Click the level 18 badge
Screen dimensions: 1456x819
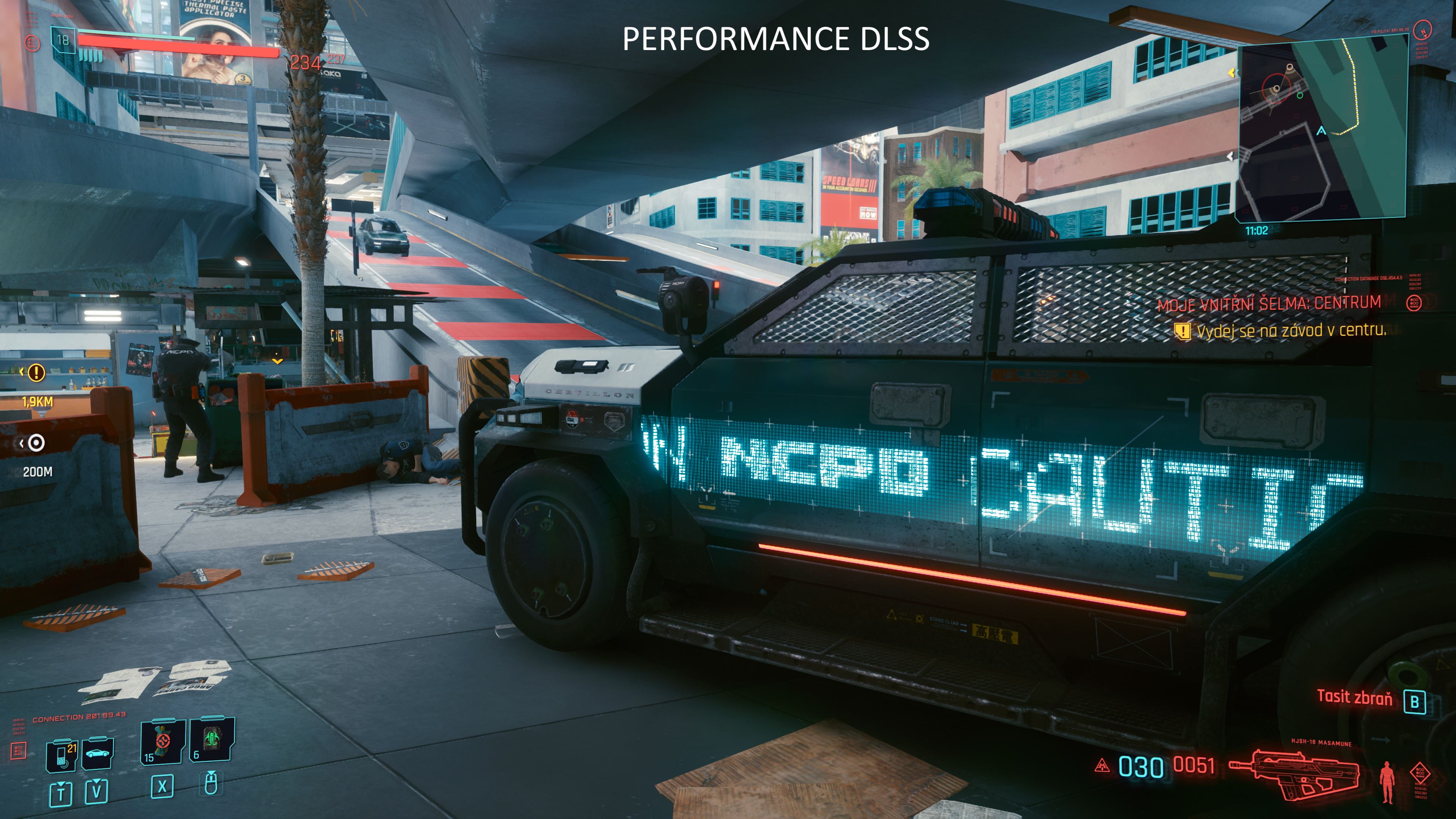(x=63, y=40)
